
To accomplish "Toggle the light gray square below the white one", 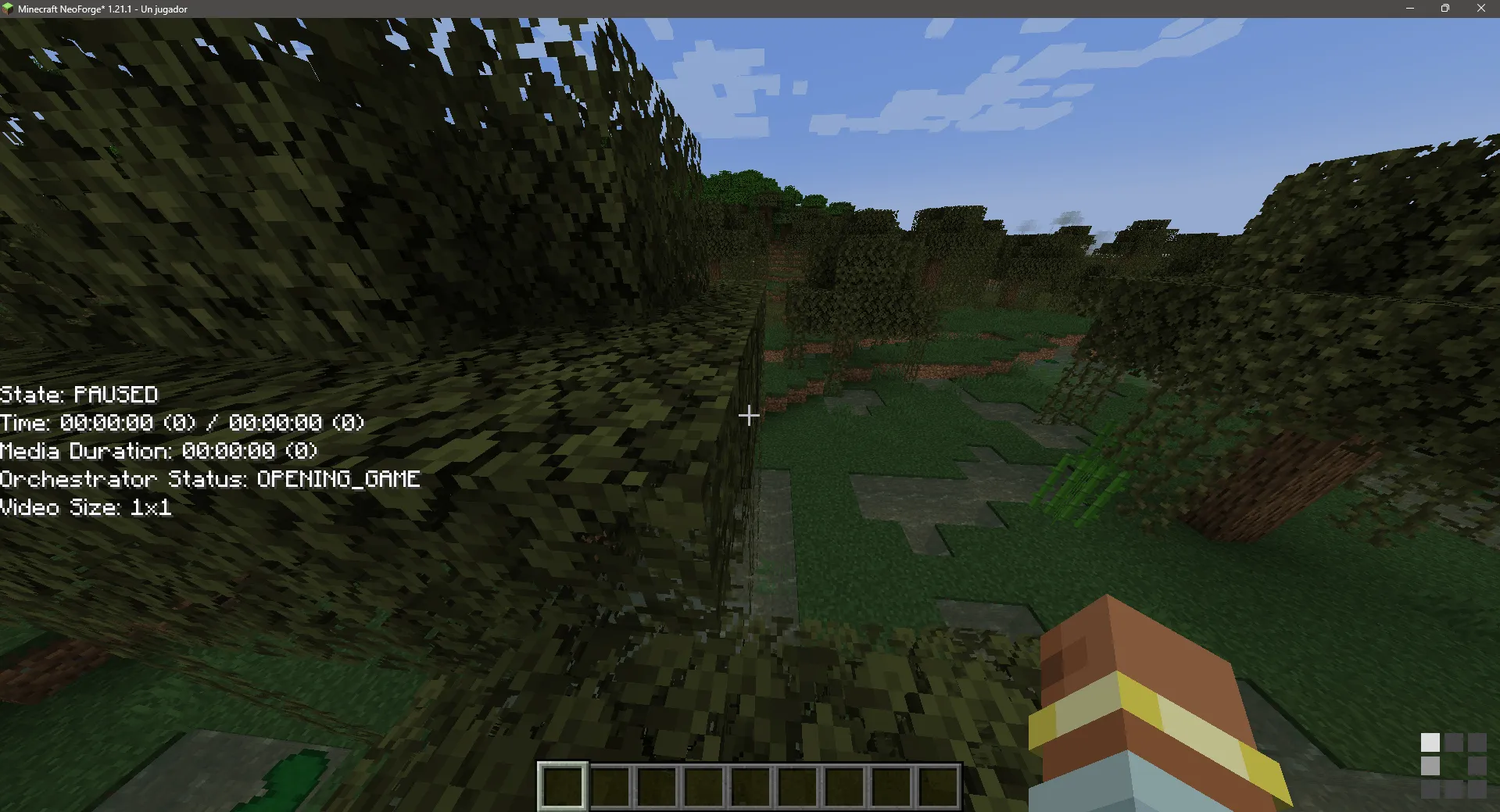I will pos(1430,764).
